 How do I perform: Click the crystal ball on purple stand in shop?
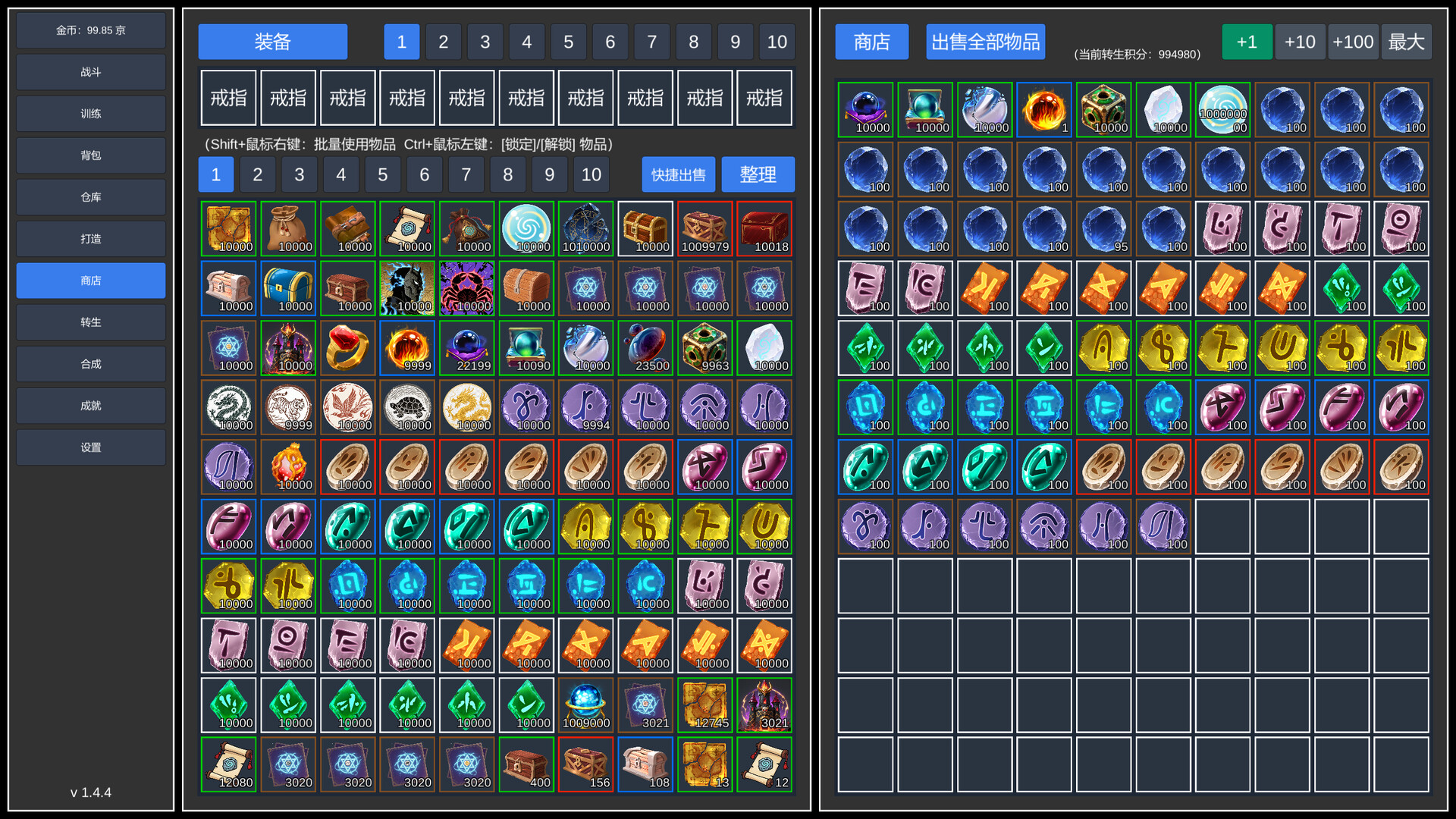coord(865,108)
